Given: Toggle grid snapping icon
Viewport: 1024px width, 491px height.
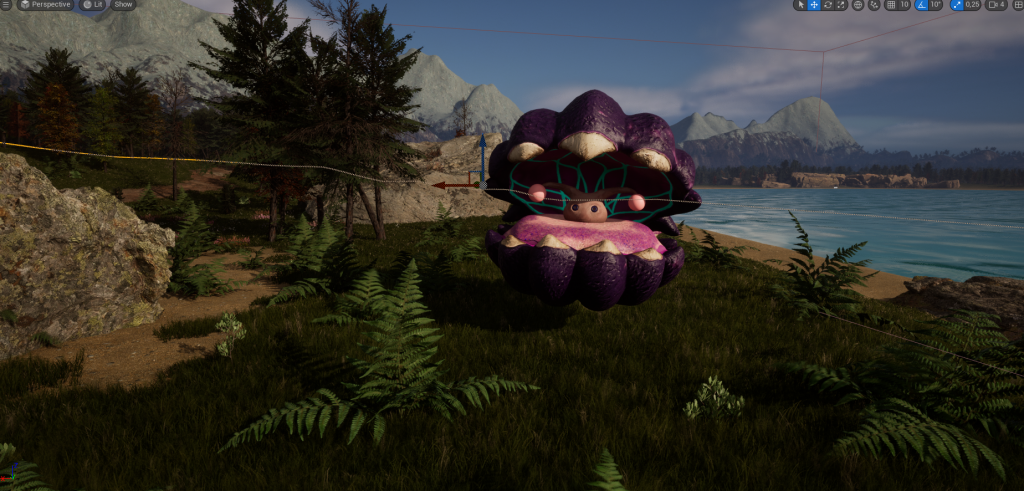Looking at the screenshot, I should point(891,5).
